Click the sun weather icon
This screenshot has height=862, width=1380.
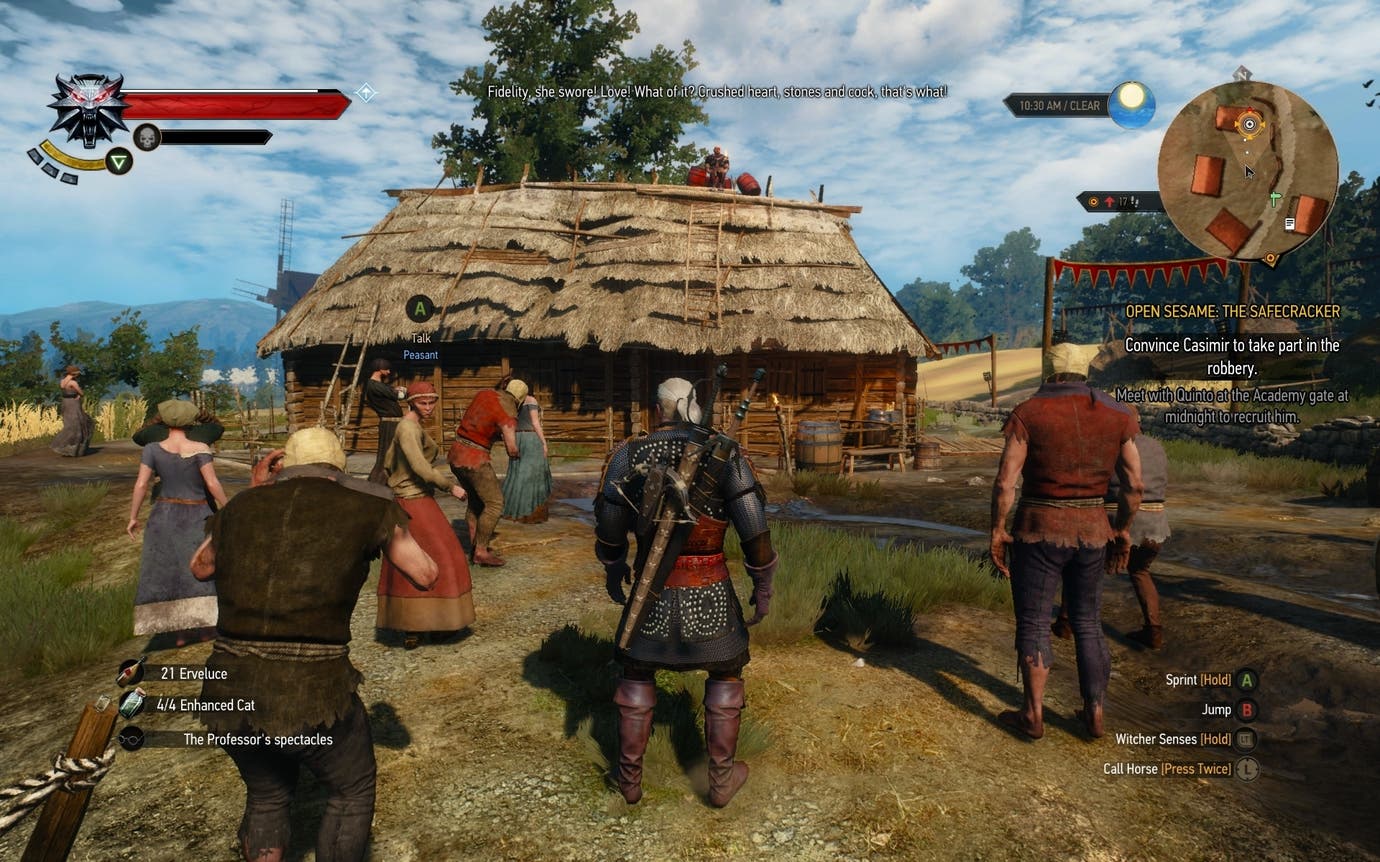(x=1131, y=104)
